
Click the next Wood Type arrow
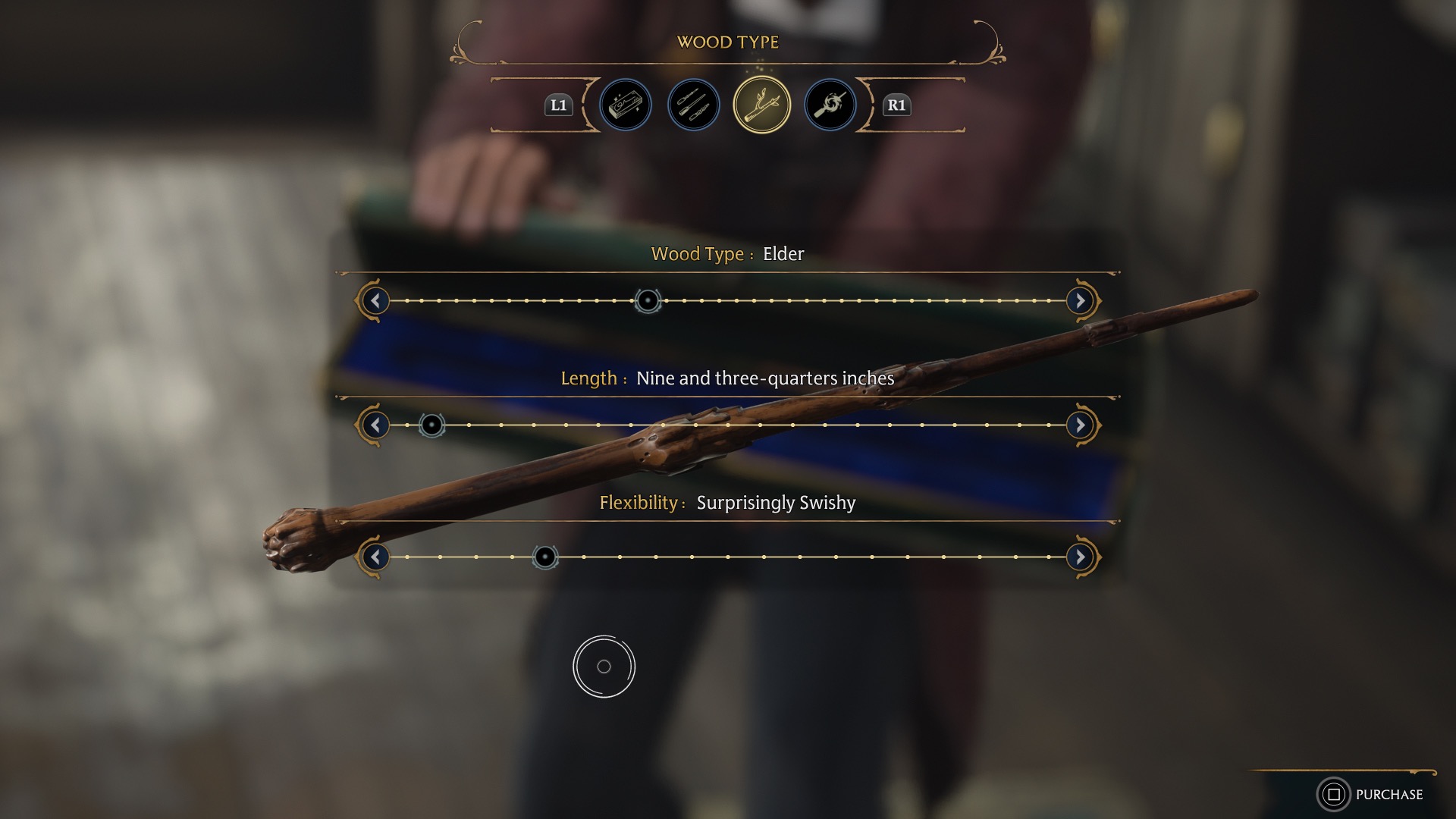pyautogui.click(x=1080, y=301)
